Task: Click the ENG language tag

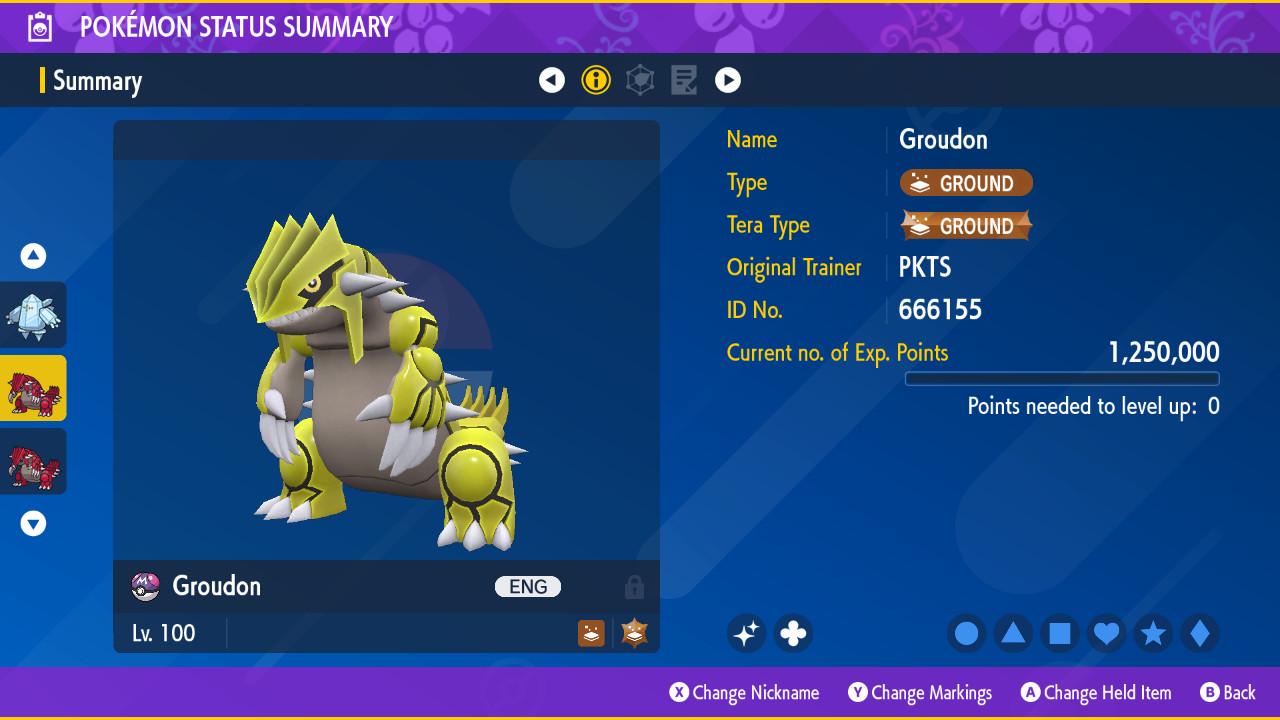Action: (x=528, y=587)
